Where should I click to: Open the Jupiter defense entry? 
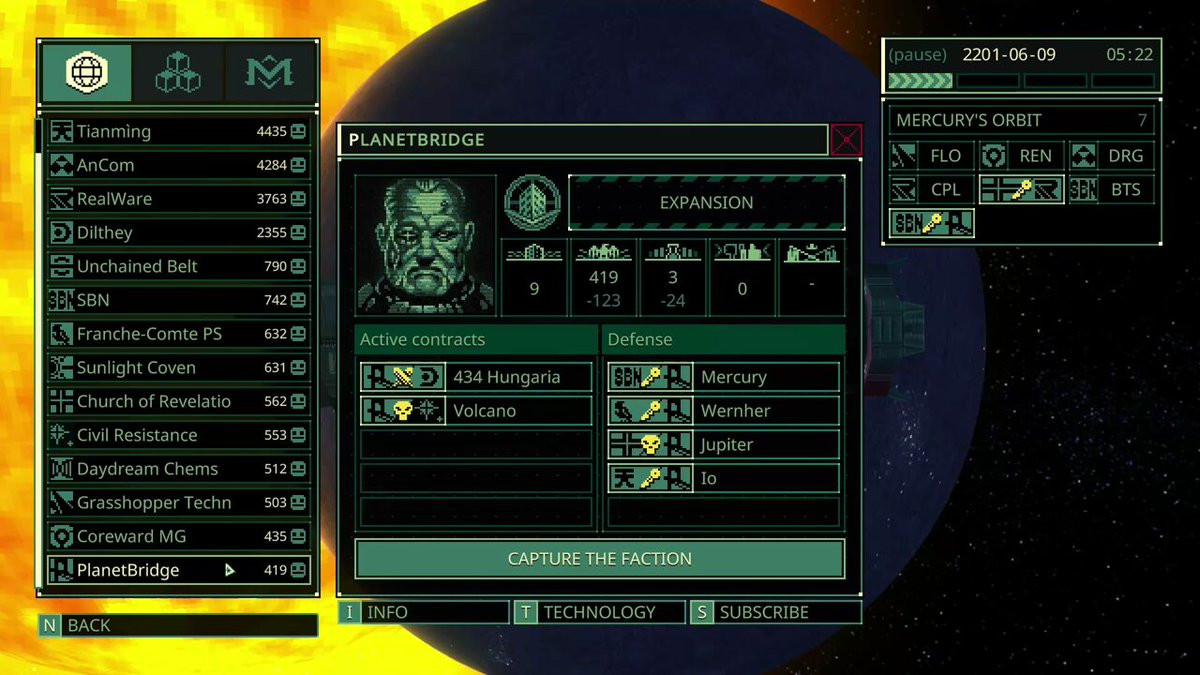tap(723, 445)
